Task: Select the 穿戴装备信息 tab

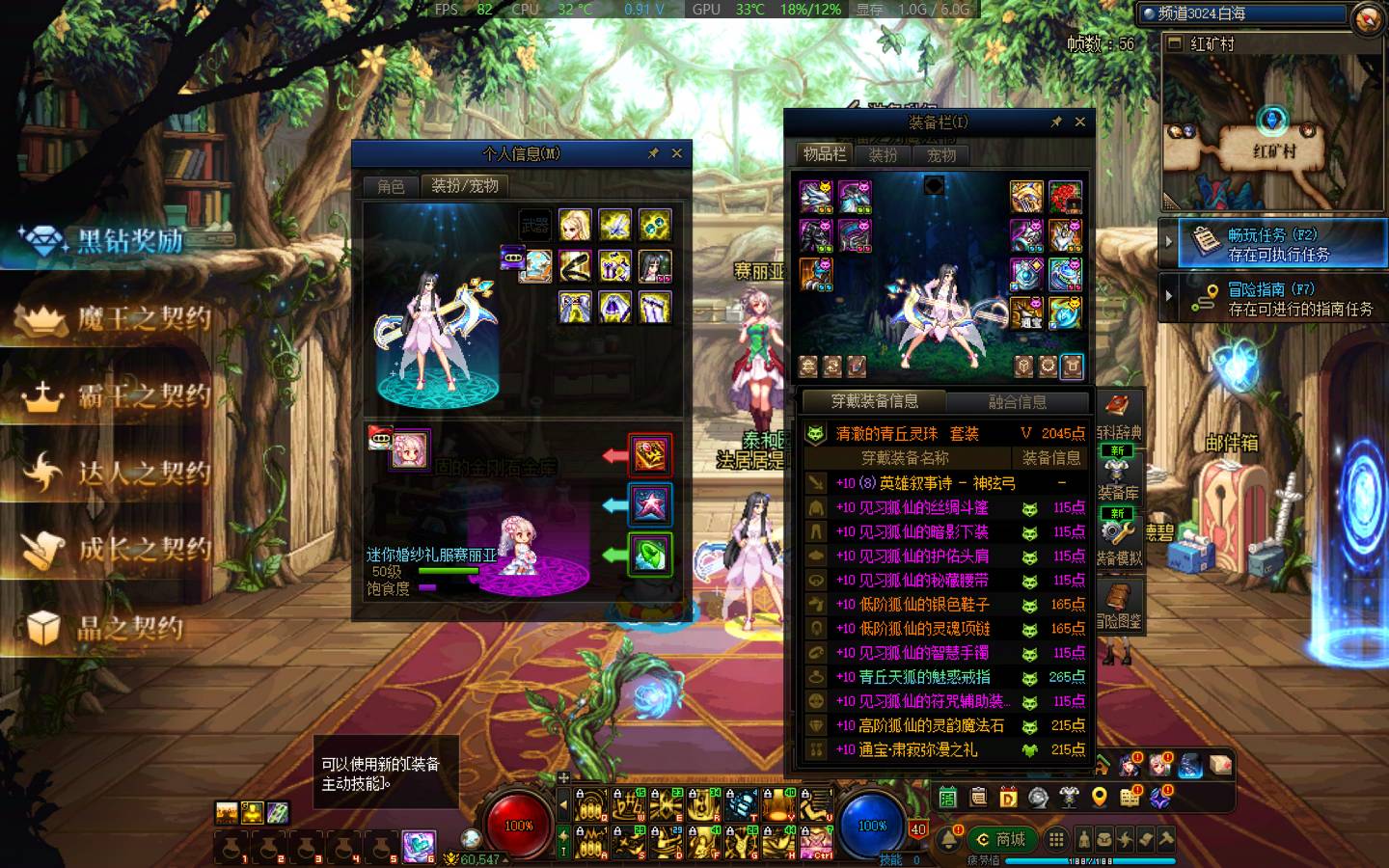Action: (x=875, y=402)
